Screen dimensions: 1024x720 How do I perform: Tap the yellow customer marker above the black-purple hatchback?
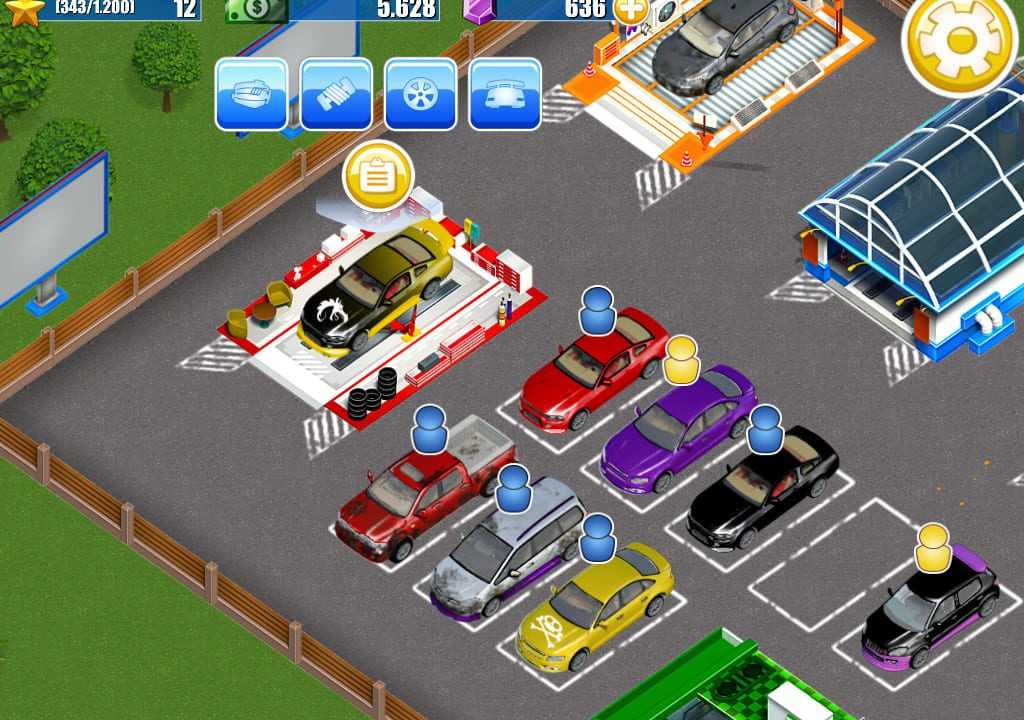(932, 547)
